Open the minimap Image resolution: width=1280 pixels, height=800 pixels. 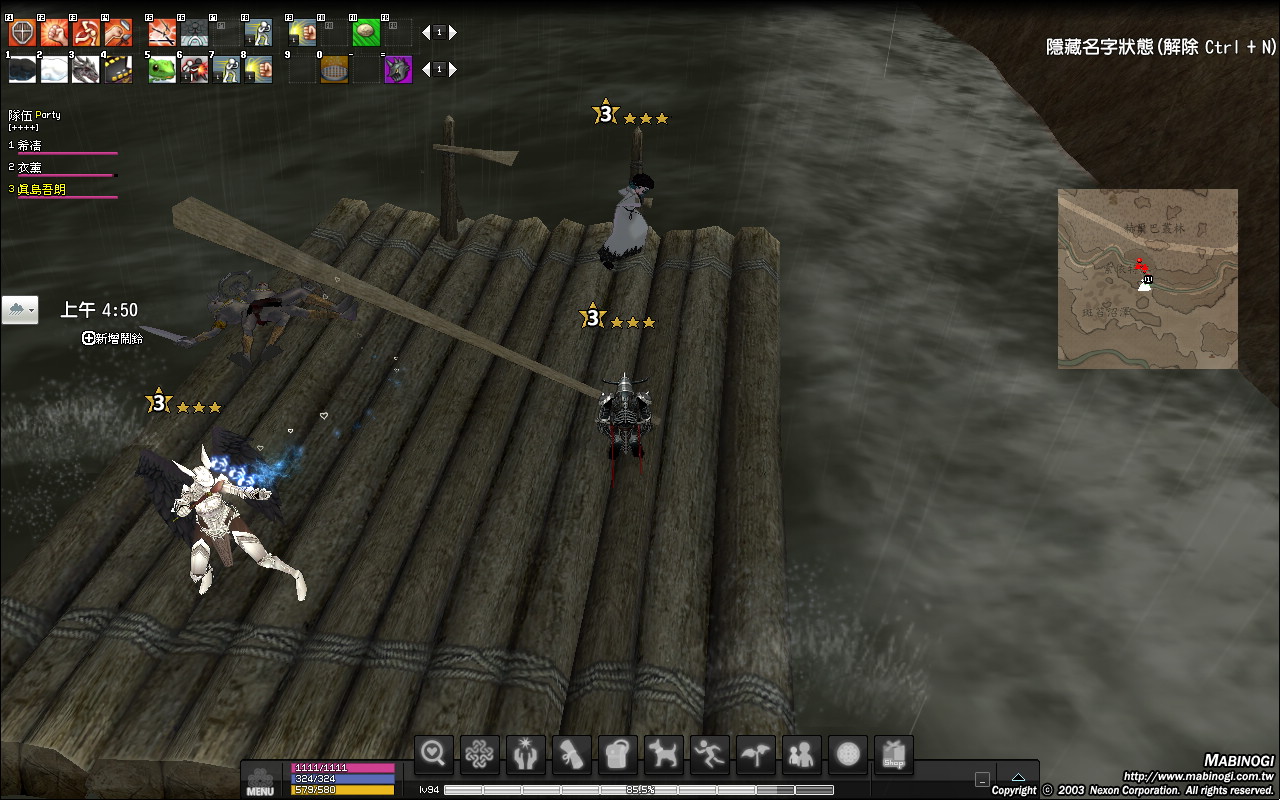coord(1147,278)
